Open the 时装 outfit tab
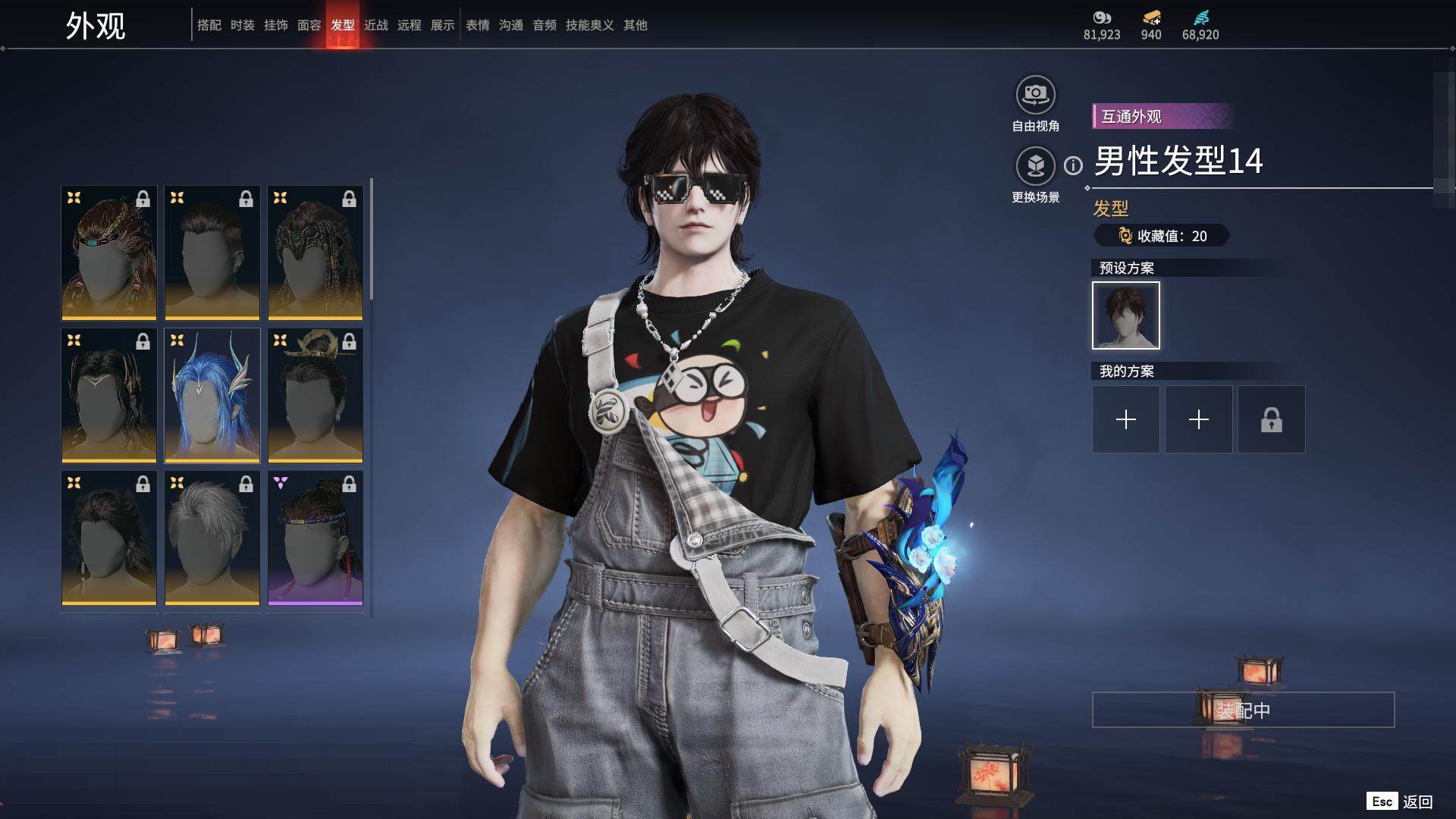1456x819 pixels. tap(243, 25)
